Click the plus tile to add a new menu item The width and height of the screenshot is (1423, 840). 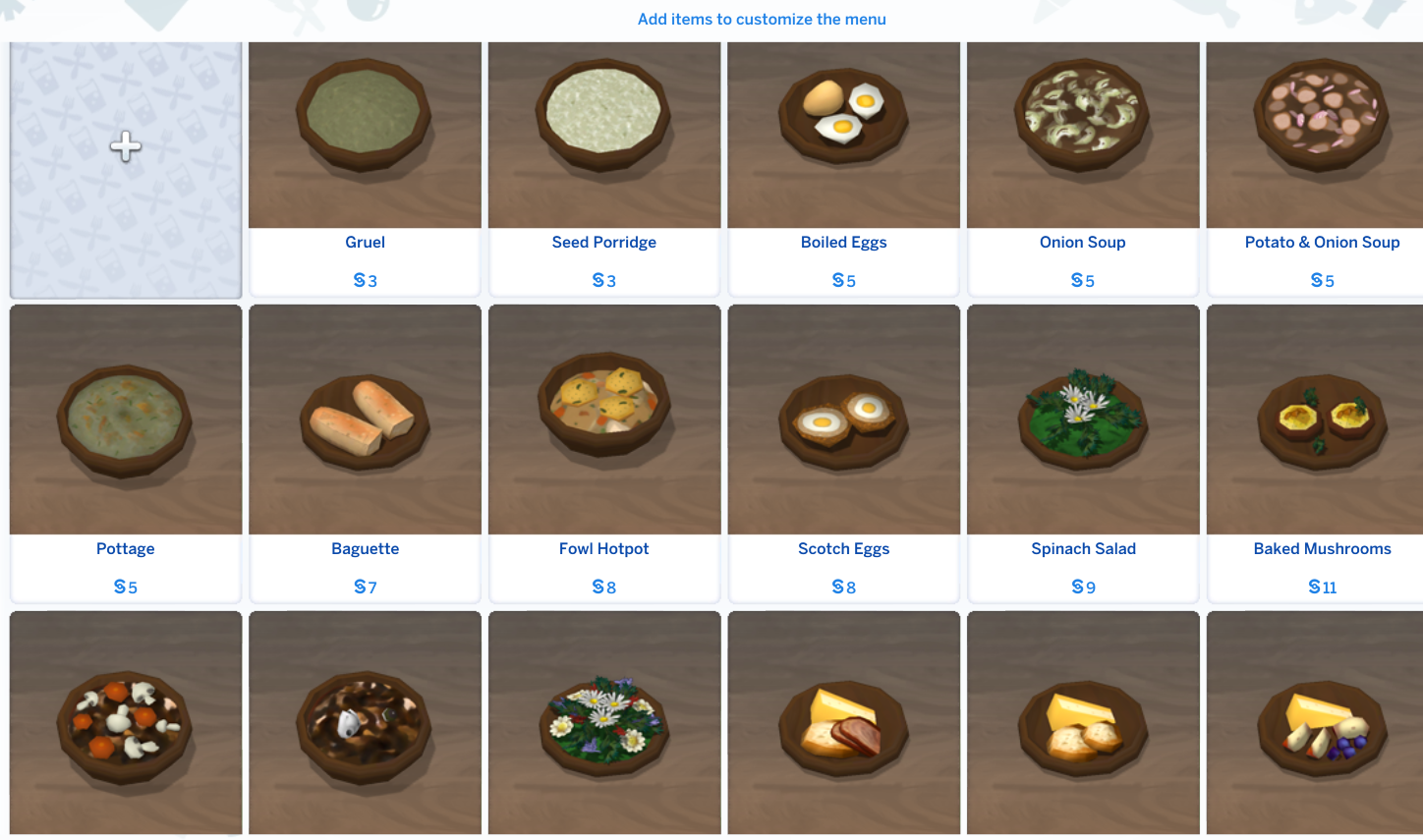pyautogui.click(x=125, y=167)
